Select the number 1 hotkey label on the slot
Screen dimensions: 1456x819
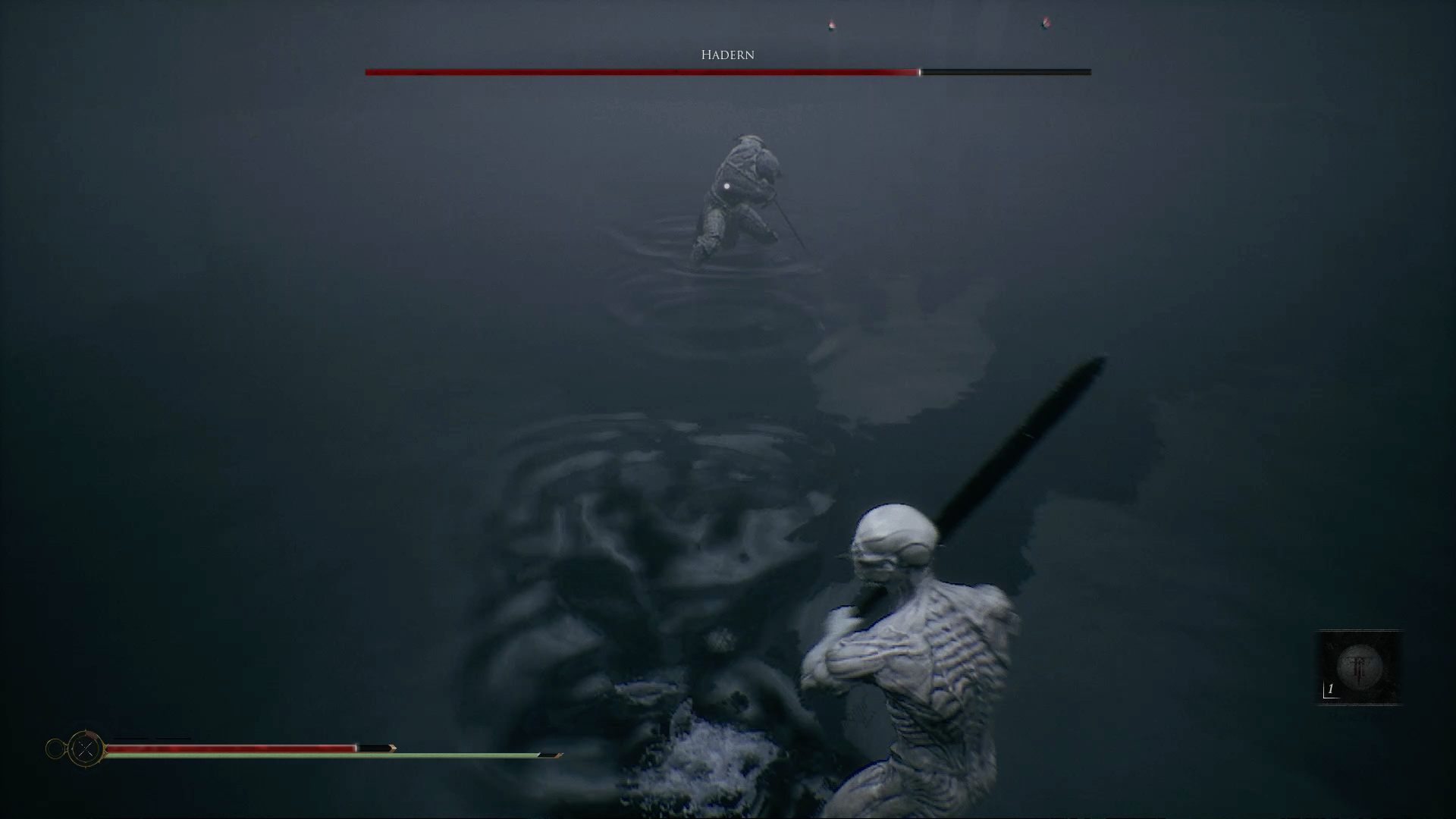[x=1330, y=689]
